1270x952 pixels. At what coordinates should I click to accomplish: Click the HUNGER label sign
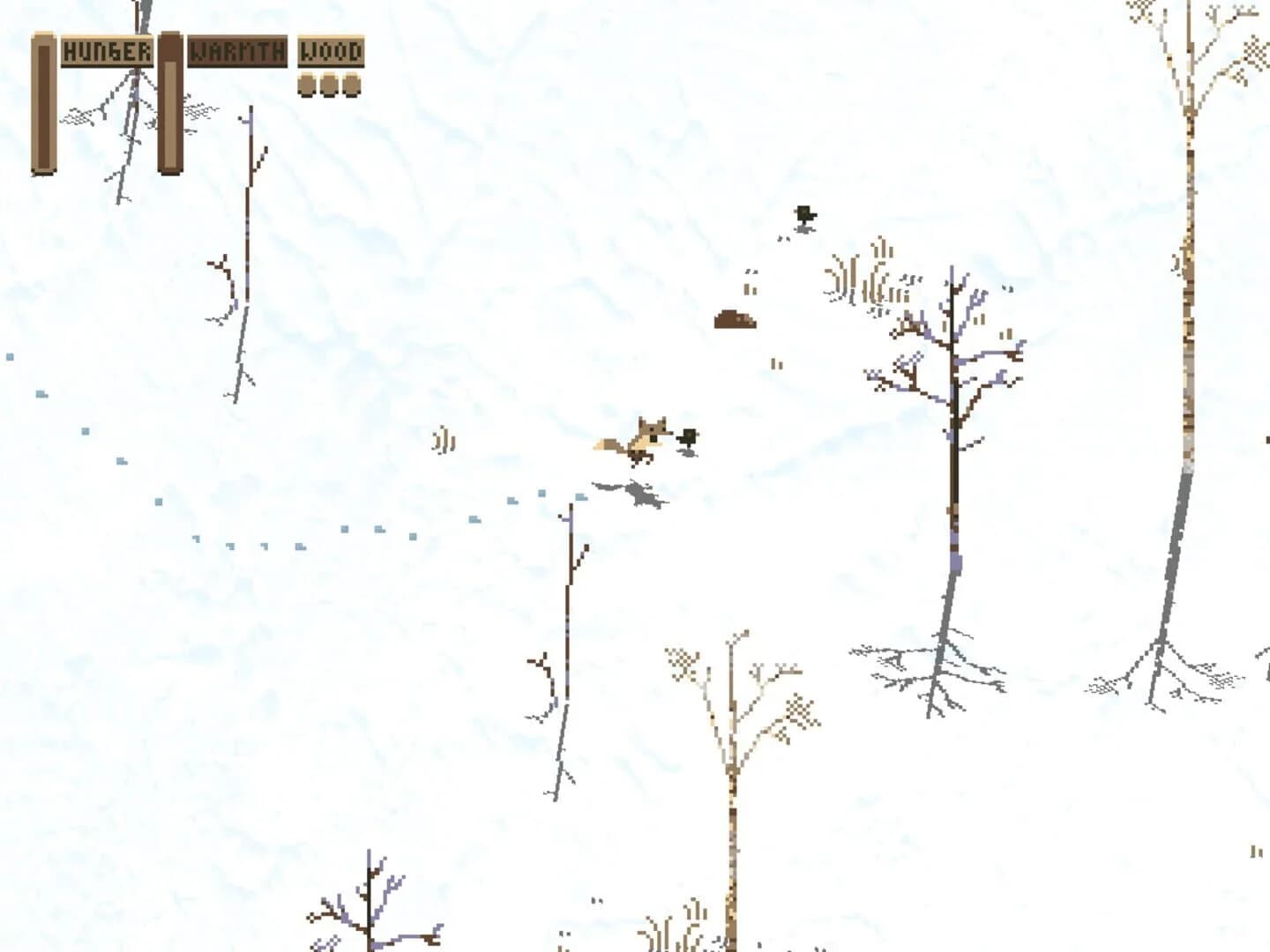tap(108, 51)
